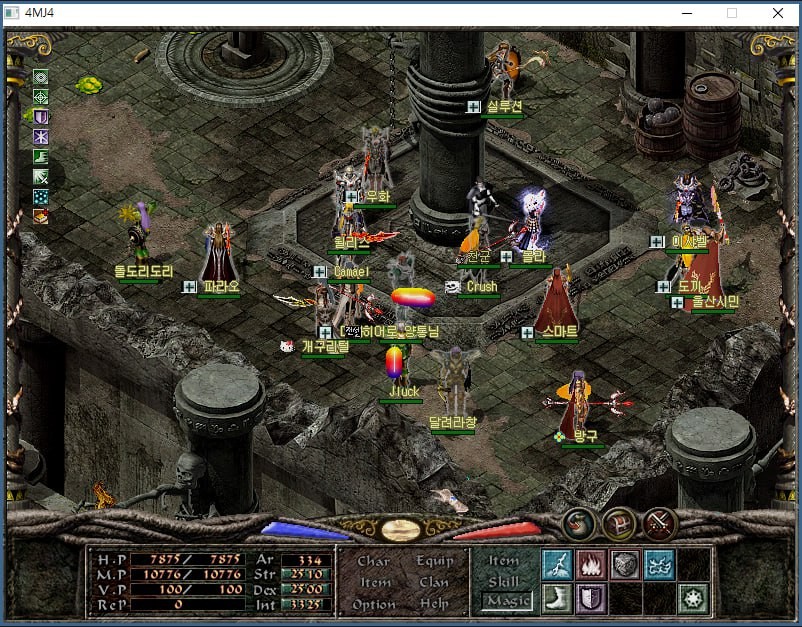Open the Option menu

click(x=373, y=604)
